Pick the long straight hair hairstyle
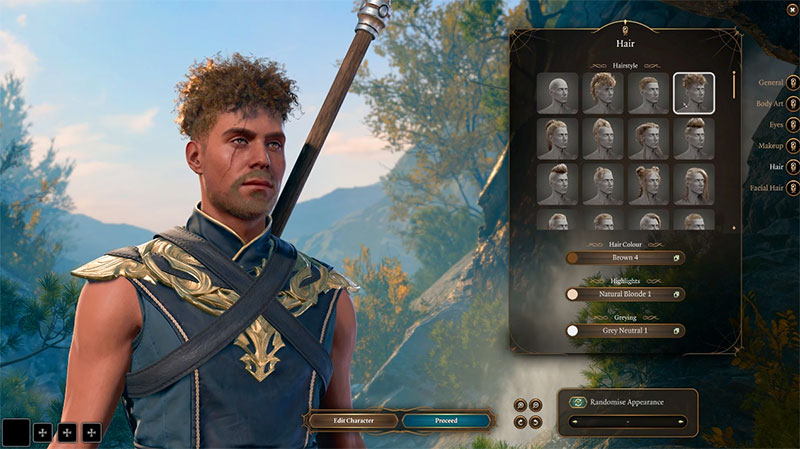This screenshot has height=449, width=800. [x=693, y=184]
